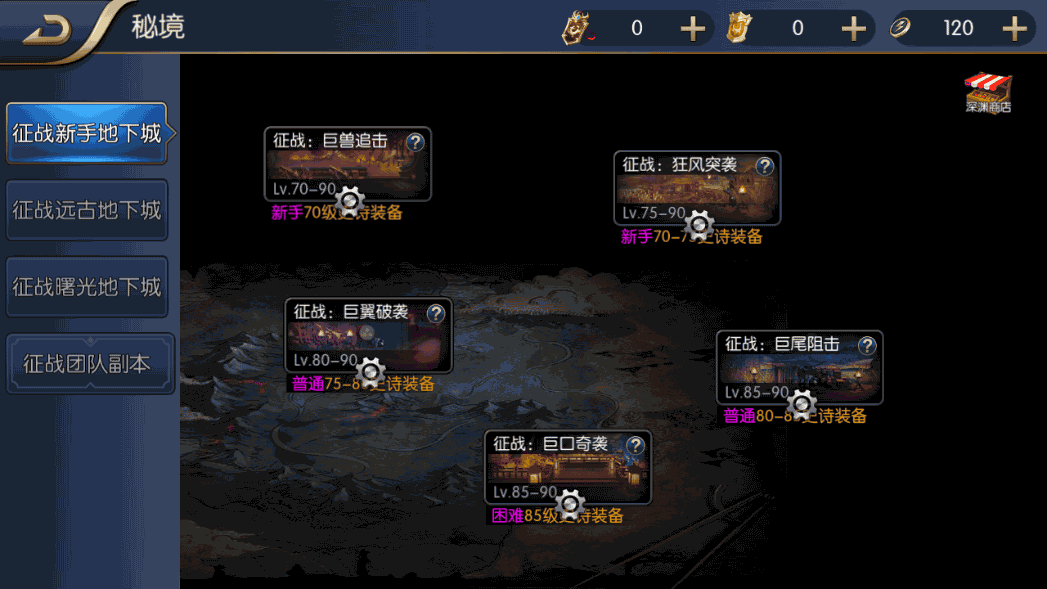
Task: Add more coins next to 120
Action: [1015, 28]
